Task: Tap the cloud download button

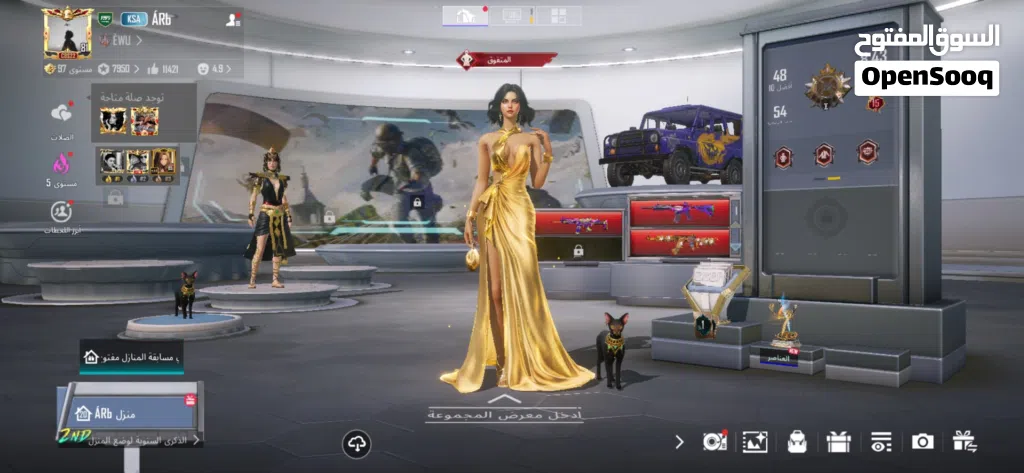Action: (356, 443)
